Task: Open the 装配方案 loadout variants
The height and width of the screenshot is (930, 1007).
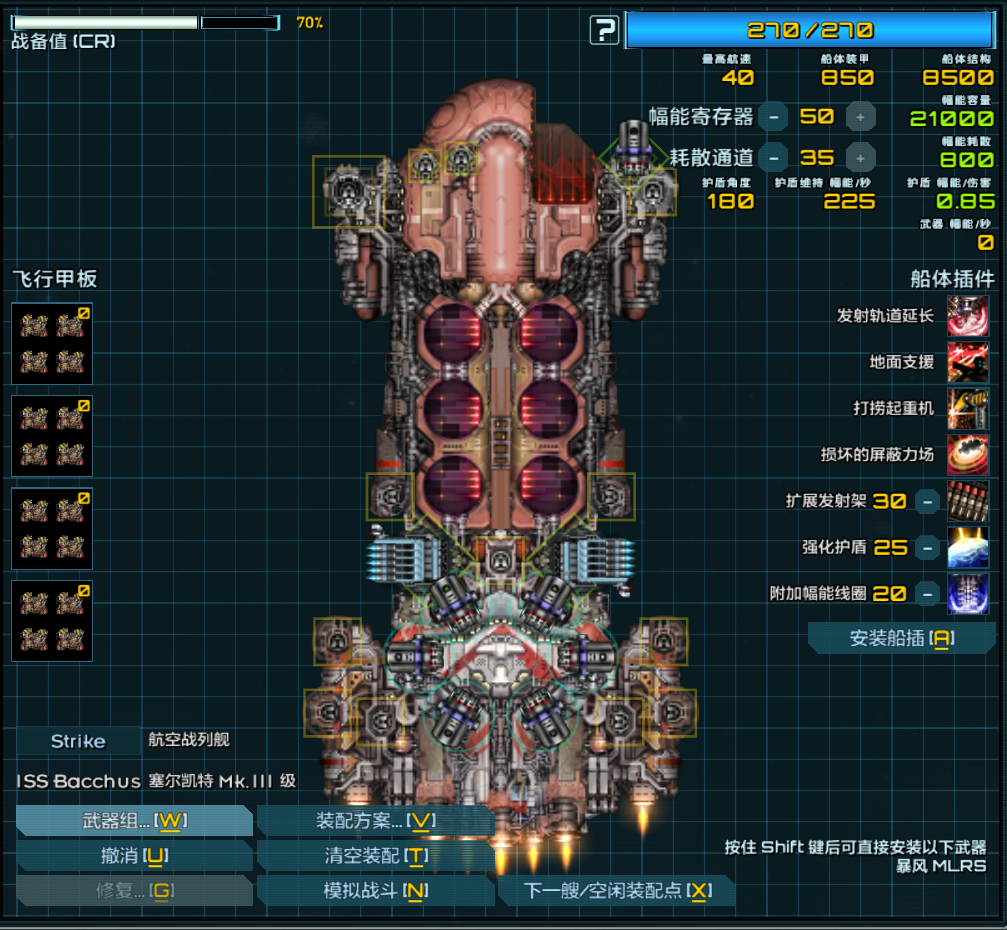Action: point(375,821)
